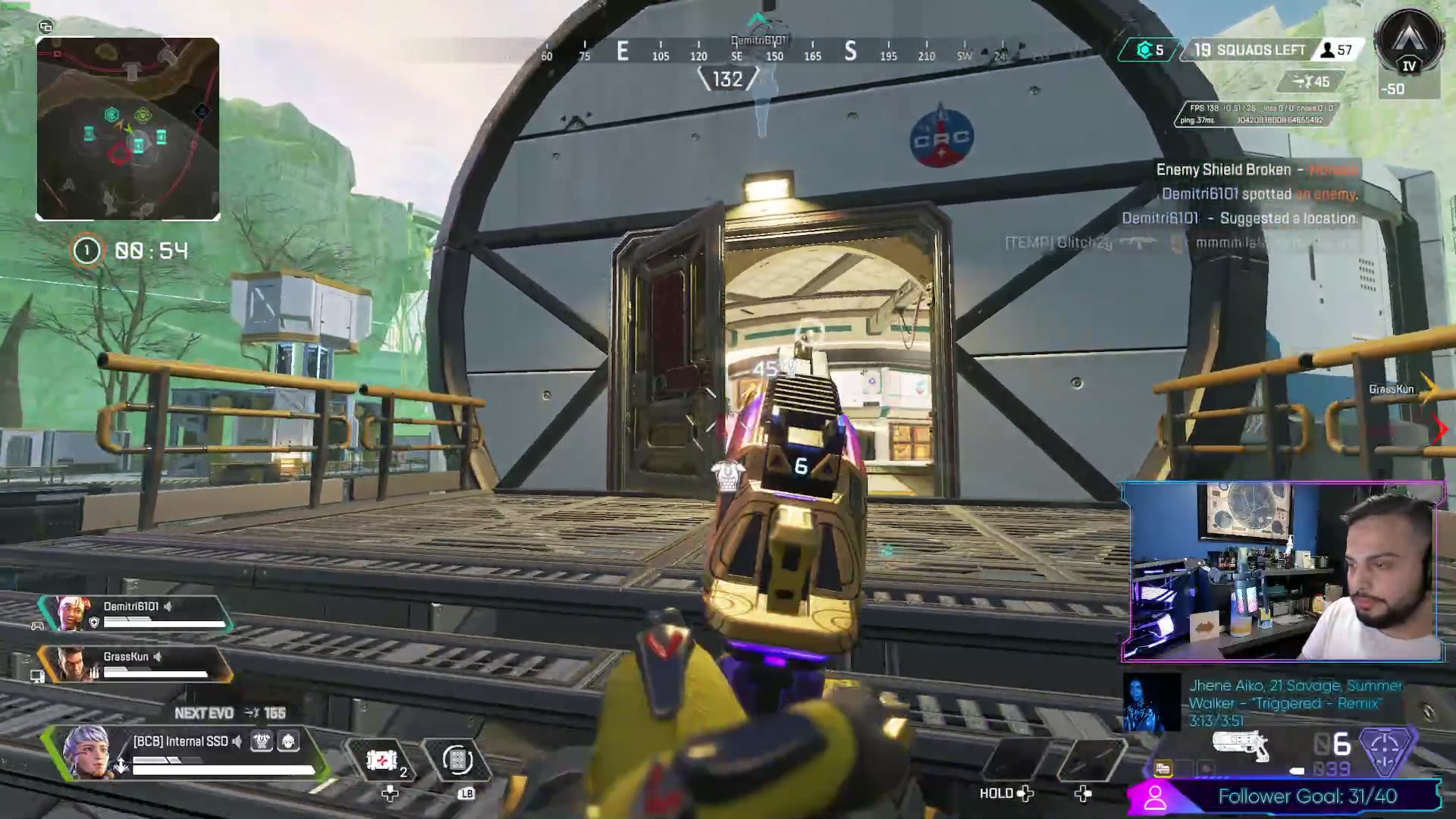The width and height of the screenshot is (1456, 819).
Task: Click the second legend perk icon
Action: tap(288, 741)
